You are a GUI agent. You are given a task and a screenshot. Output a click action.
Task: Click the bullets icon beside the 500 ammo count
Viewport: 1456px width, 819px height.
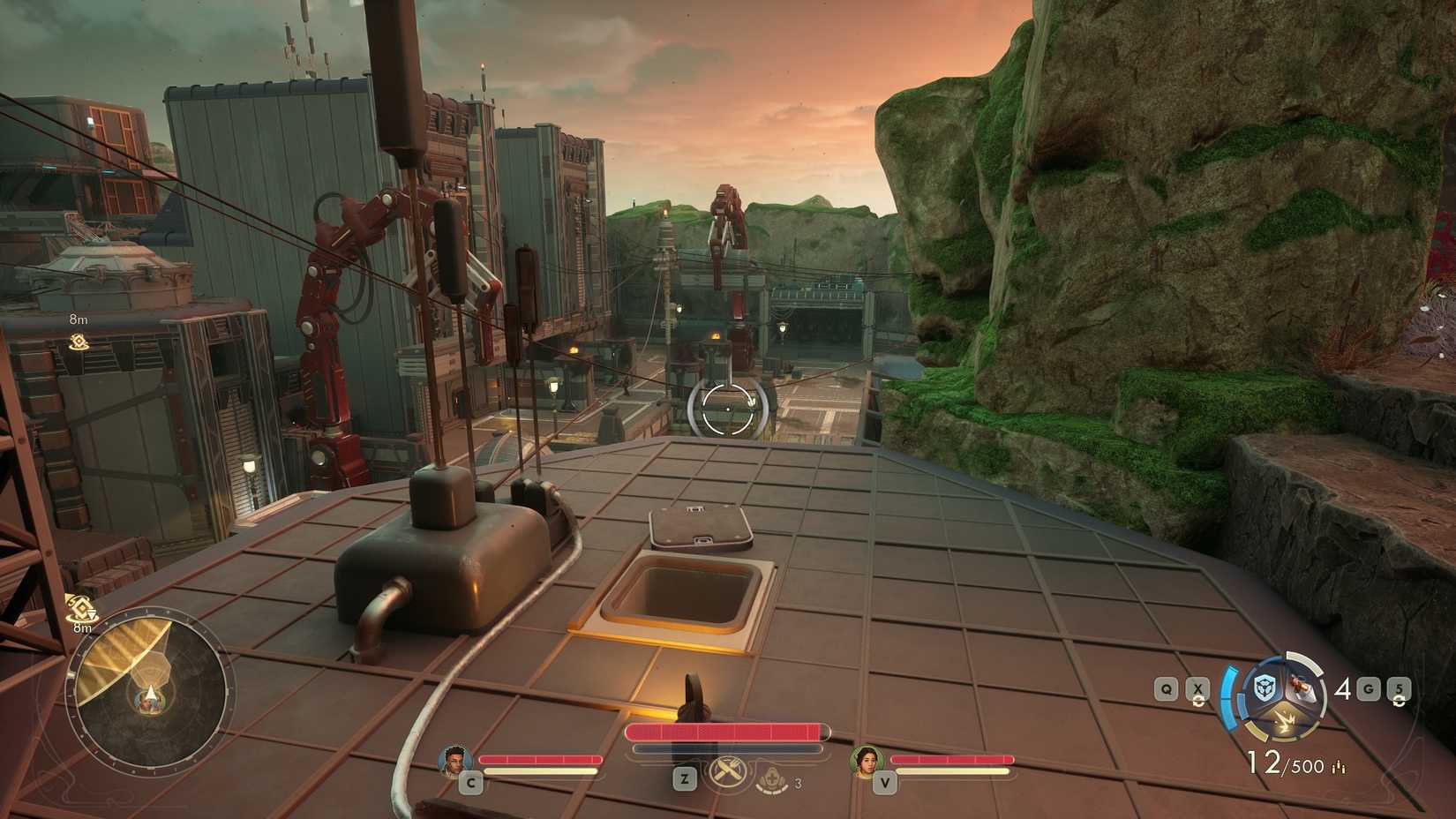pos(1339,766)
